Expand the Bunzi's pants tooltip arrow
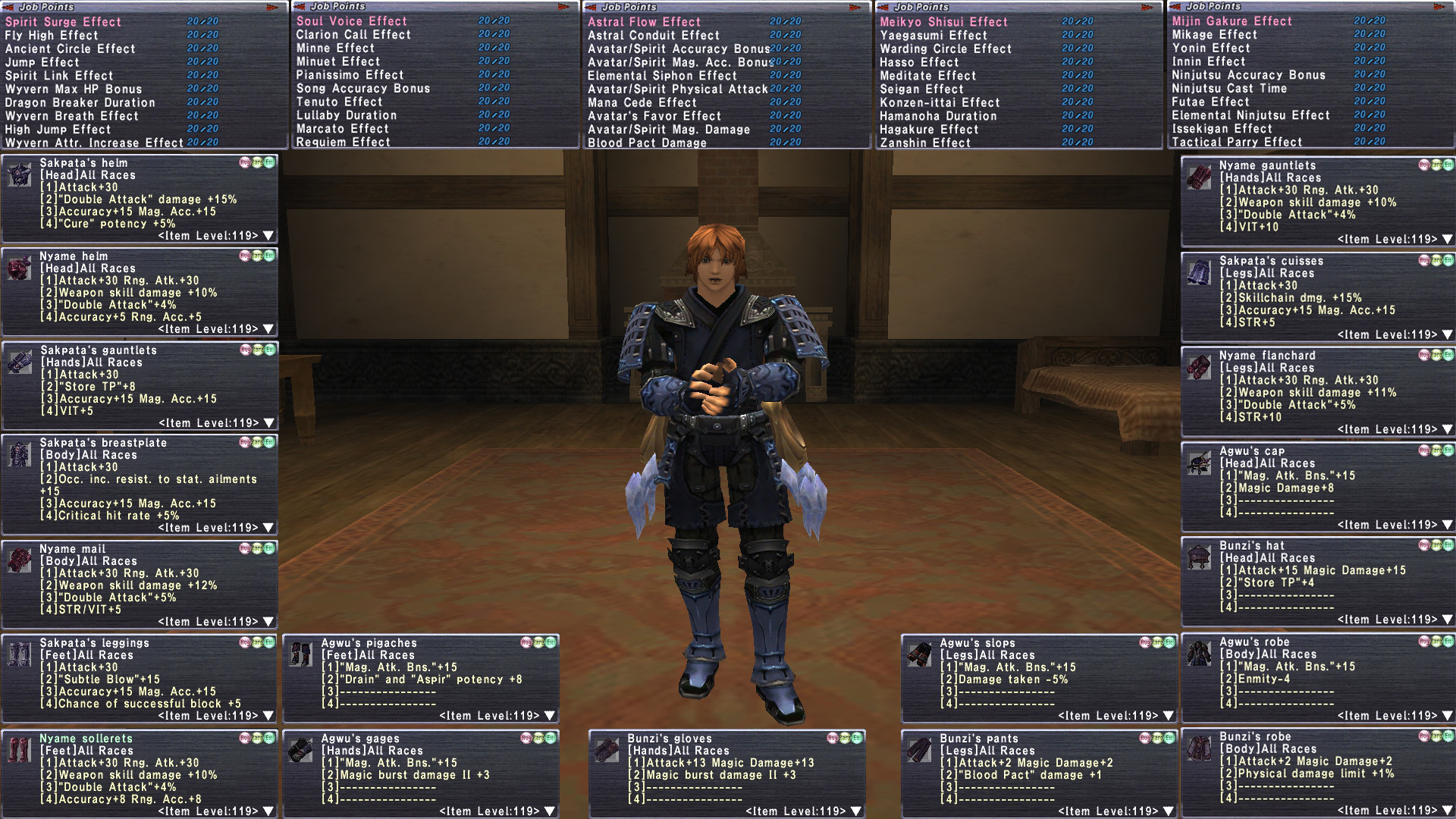1456x819 pixels. pyautogui.click(x=1169, y=811)
